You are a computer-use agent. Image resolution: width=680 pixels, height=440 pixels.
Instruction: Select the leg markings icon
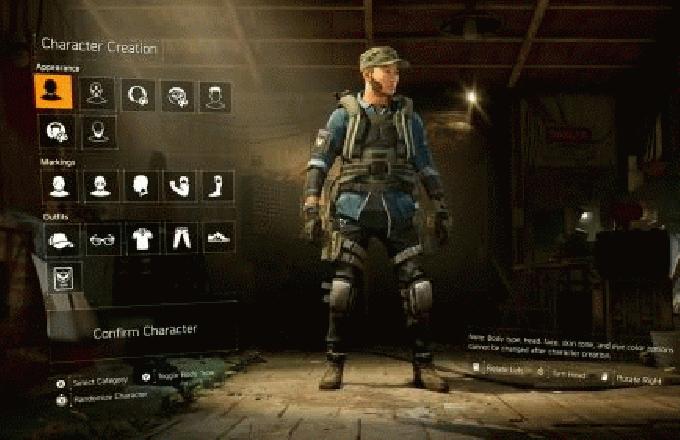click(x=218, y=185)
